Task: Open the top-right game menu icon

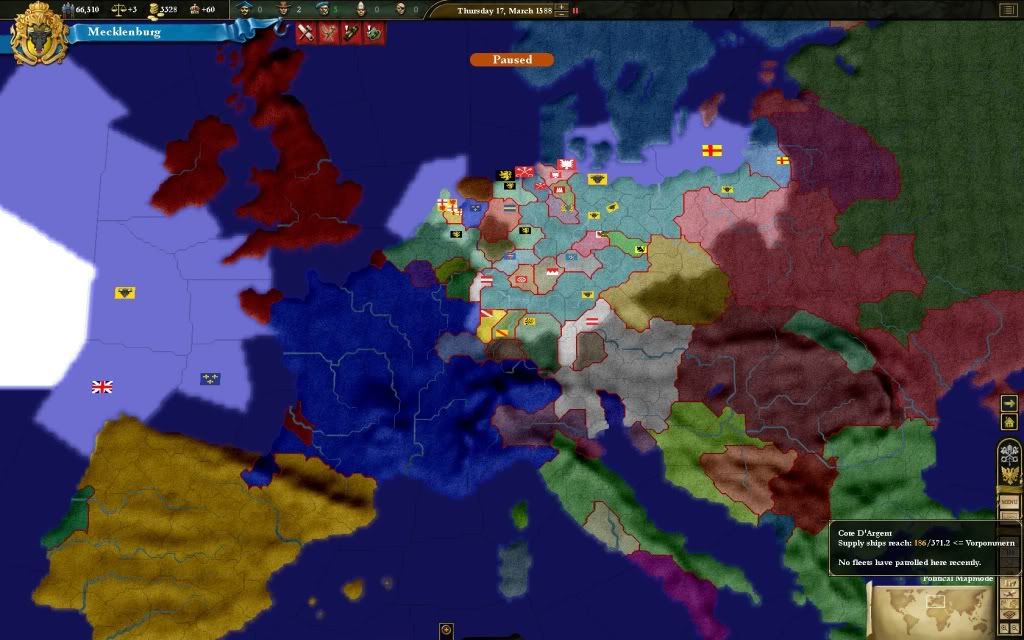Action: pyautogui.click(x=1005, y=10)
